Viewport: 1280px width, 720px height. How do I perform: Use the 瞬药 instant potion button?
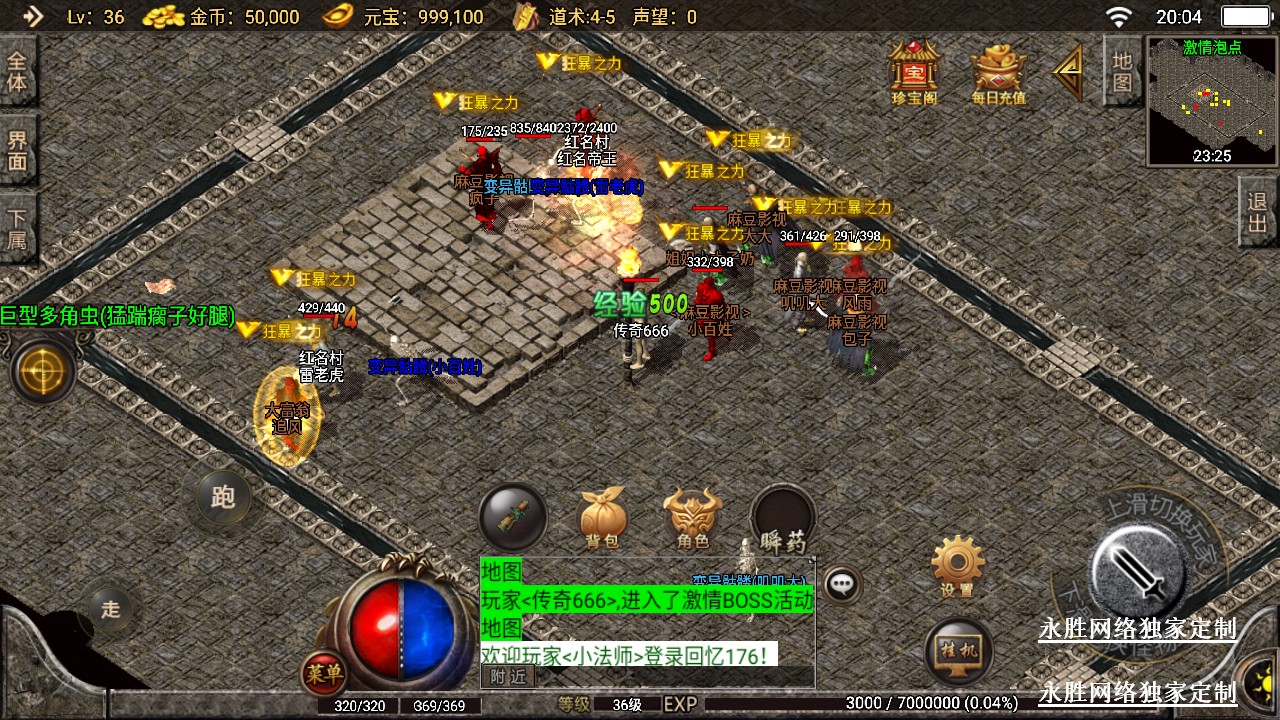coord(783,519)
